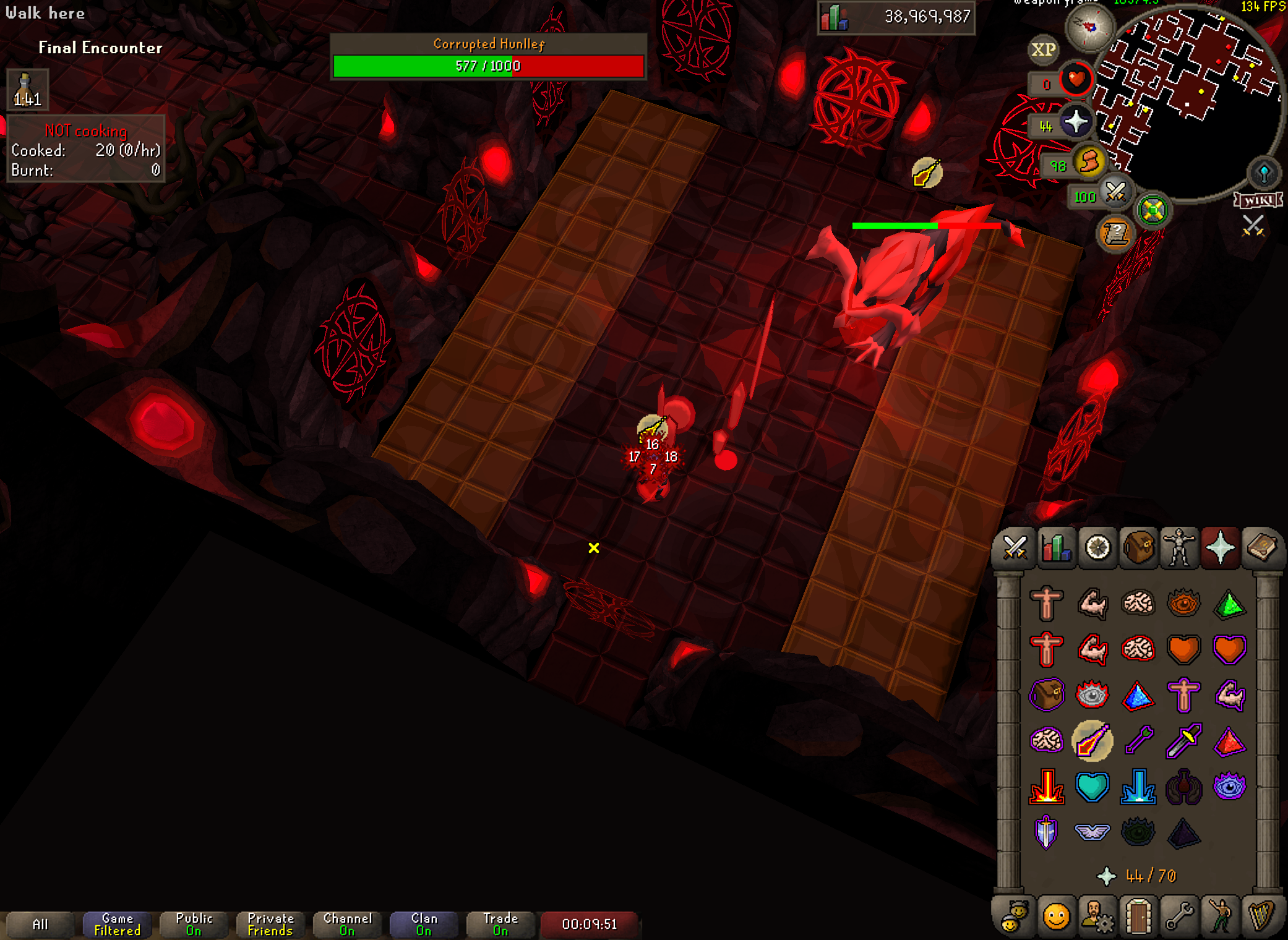The image size is (1288, 940).
Task: Open the Combat Options tab
Action: [x=1015, y=548]
